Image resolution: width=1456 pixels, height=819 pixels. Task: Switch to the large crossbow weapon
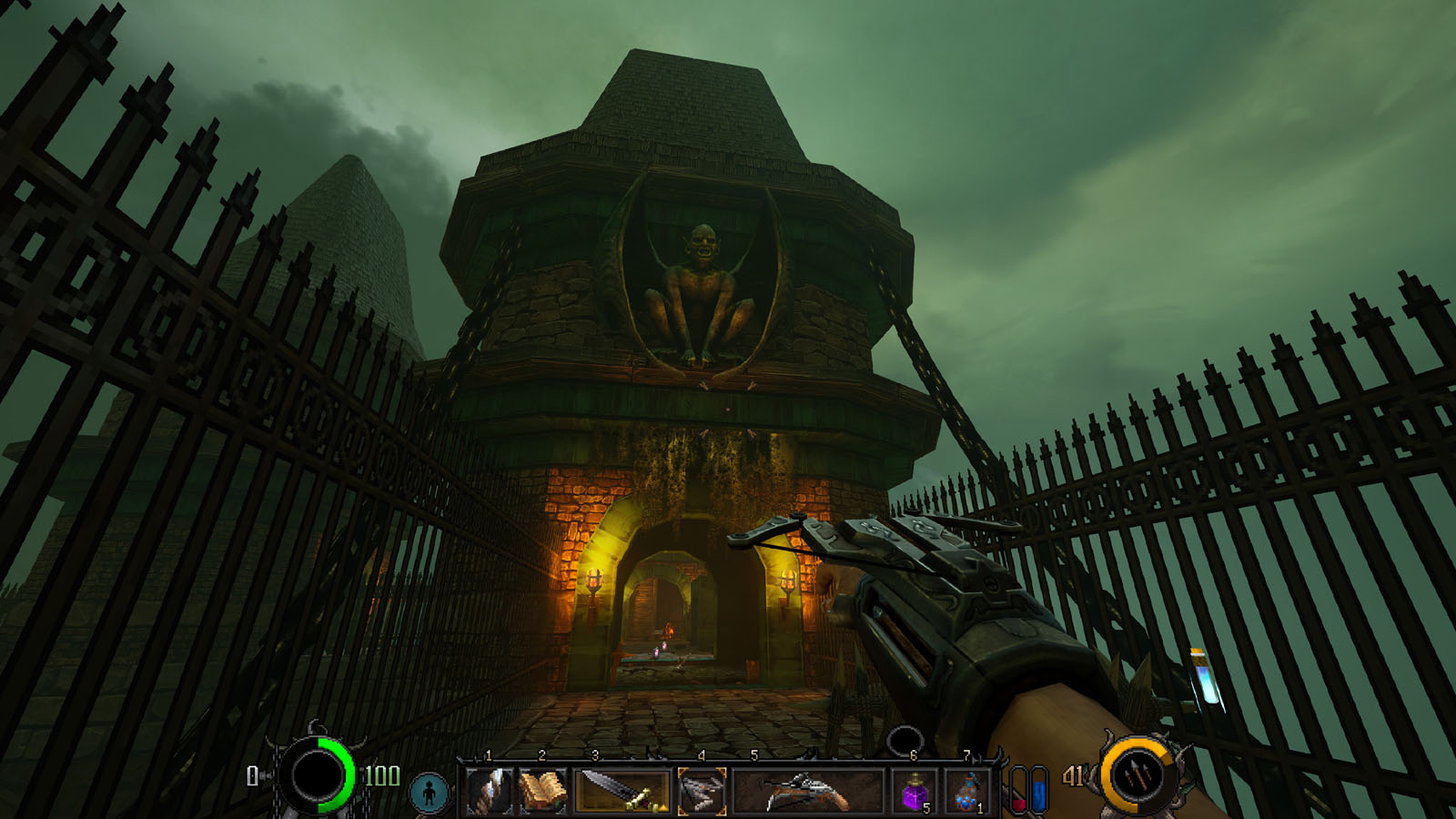tap(807, 790)
